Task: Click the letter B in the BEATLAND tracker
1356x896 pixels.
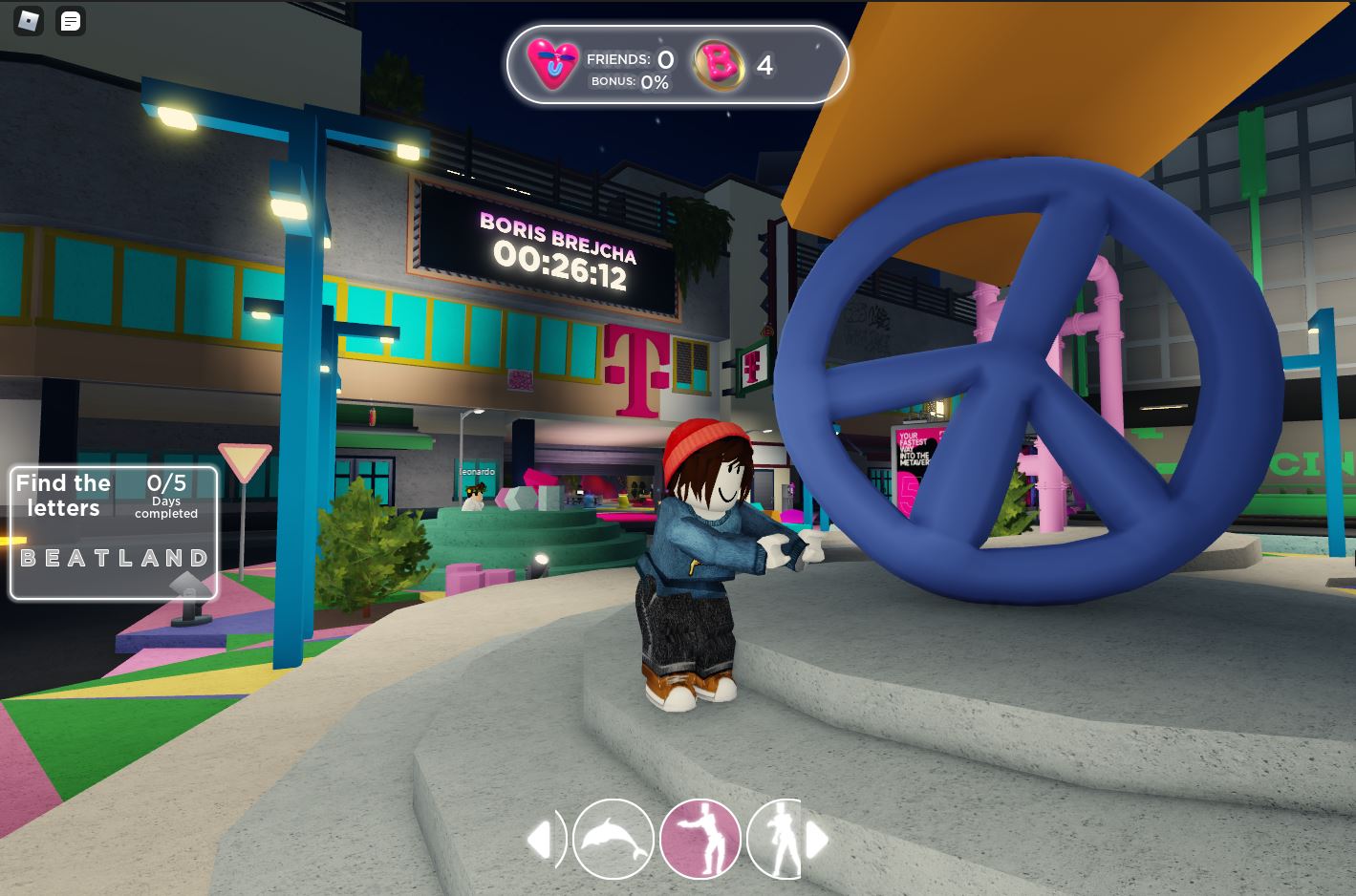Action: coord(26,557)
